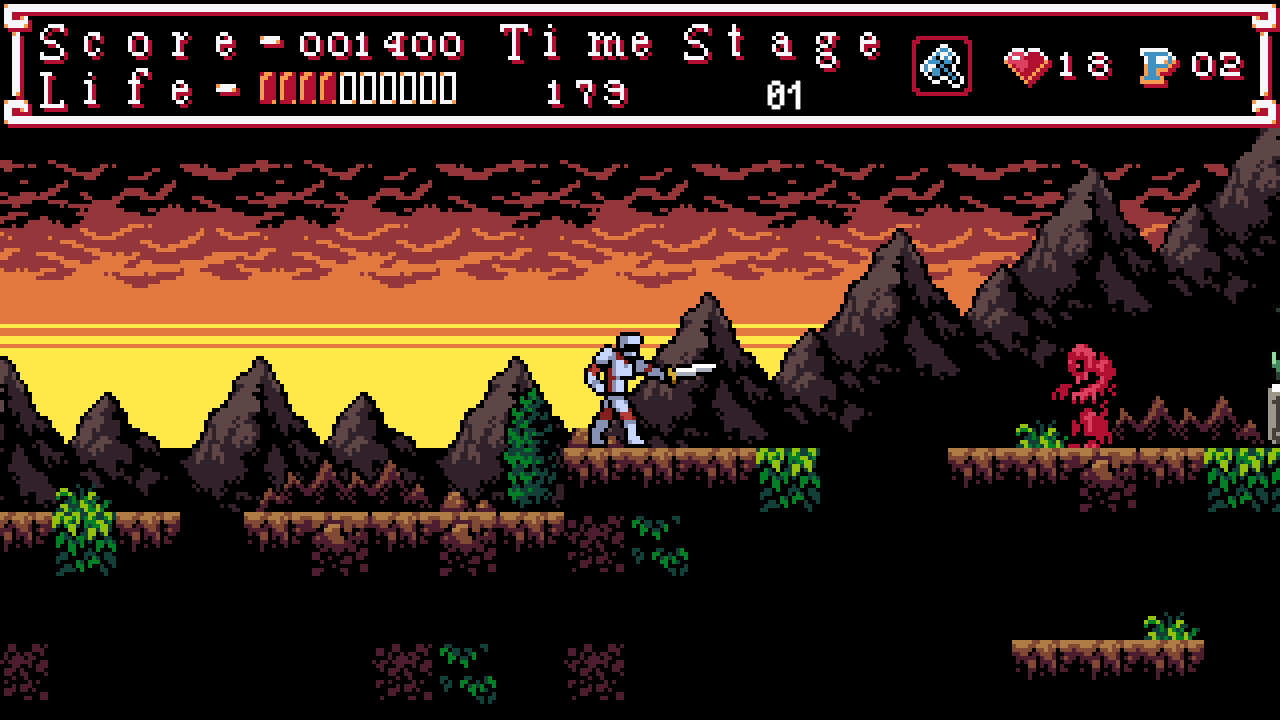Screen dimensions: 1280x720
Task: Click the tall pine tree beside the hero
Action: coord(528,445)
